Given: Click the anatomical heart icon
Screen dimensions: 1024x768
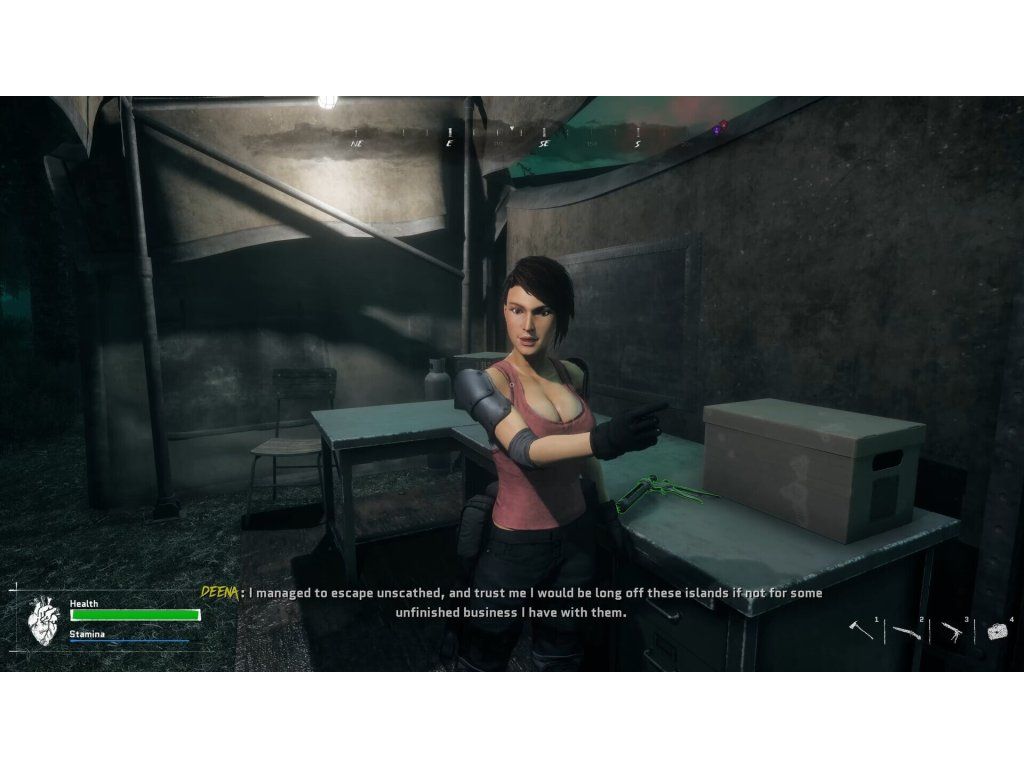Looking at the screenshot, I should (x=43, y=620).
